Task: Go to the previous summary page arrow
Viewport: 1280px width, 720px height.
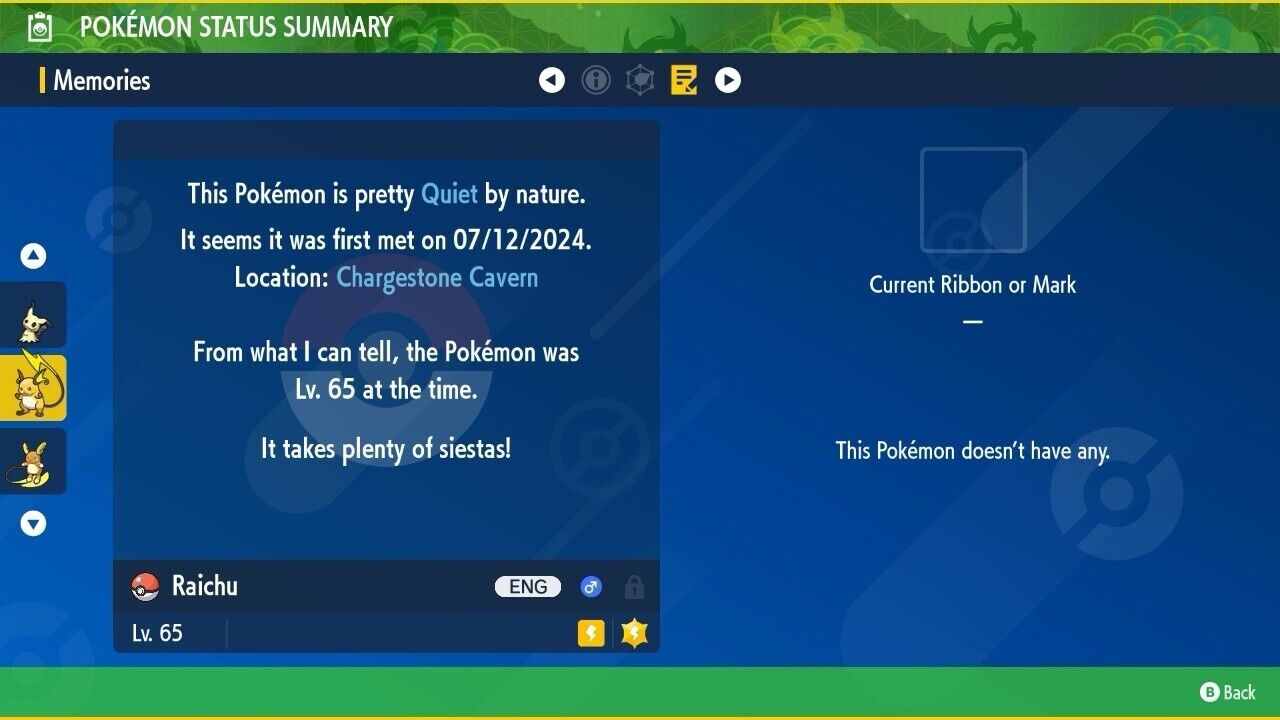Action: click(552, 80)
